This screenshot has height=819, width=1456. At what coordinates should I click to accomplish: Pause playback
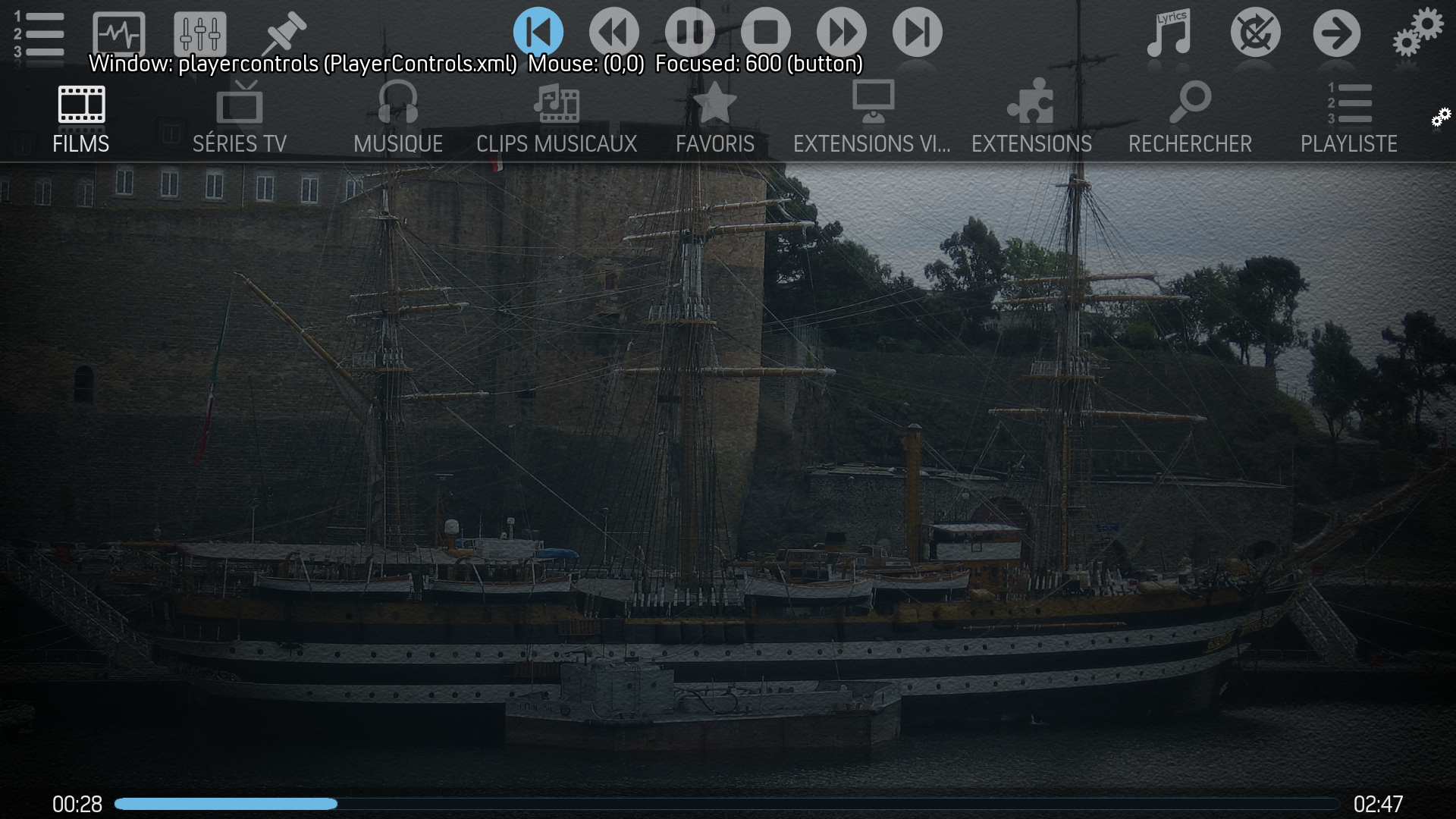pos(689,33)
